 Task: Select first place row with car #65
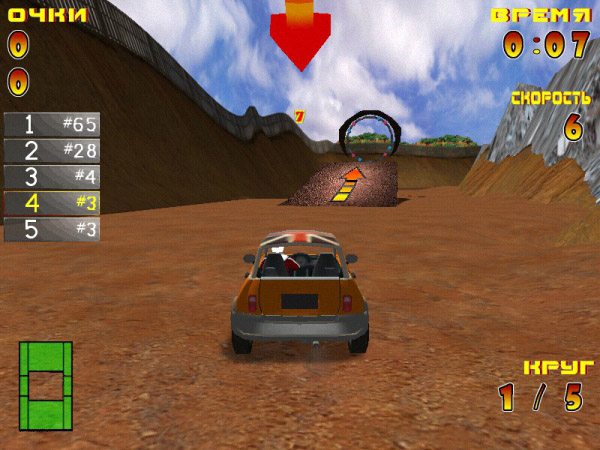coord(52,125)
